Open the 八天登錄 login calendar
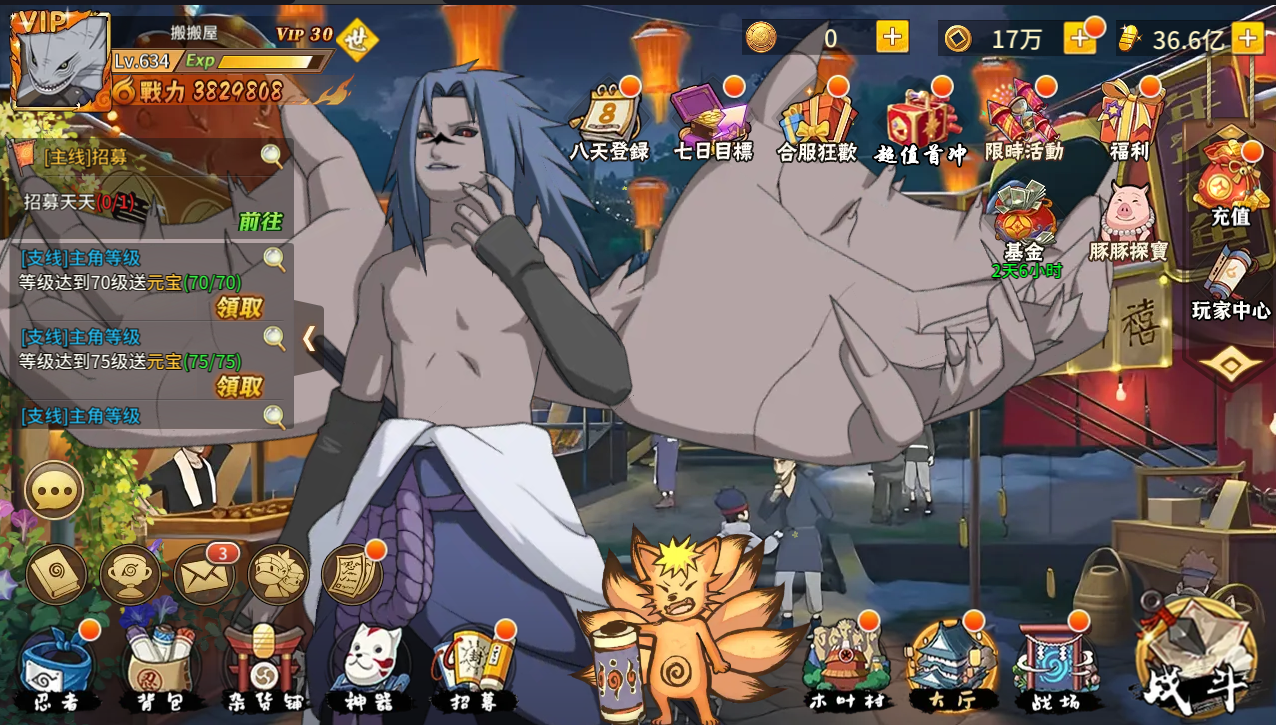1276x725 pixels. click(608, 122)
